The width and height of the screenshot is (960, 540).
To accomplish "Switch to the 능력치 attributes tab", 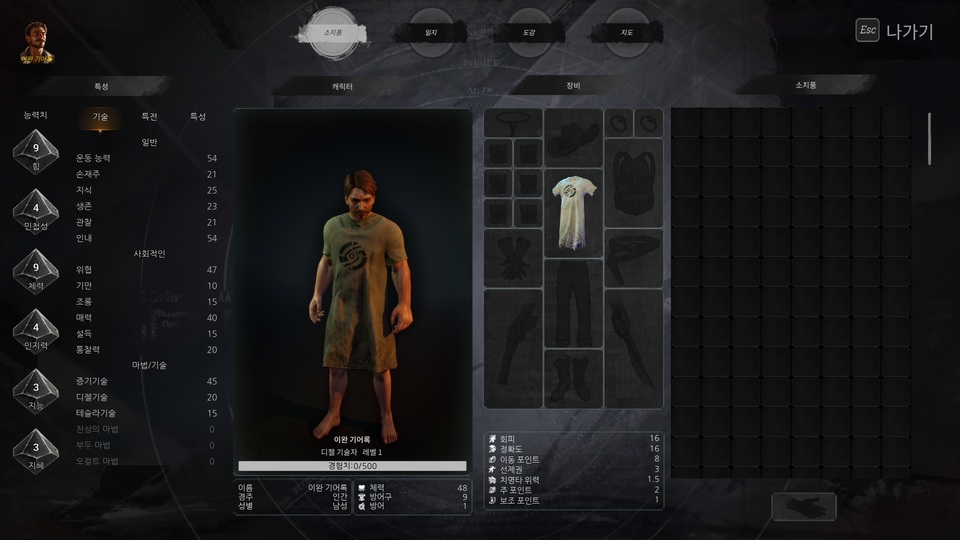I will coord(35,116).
